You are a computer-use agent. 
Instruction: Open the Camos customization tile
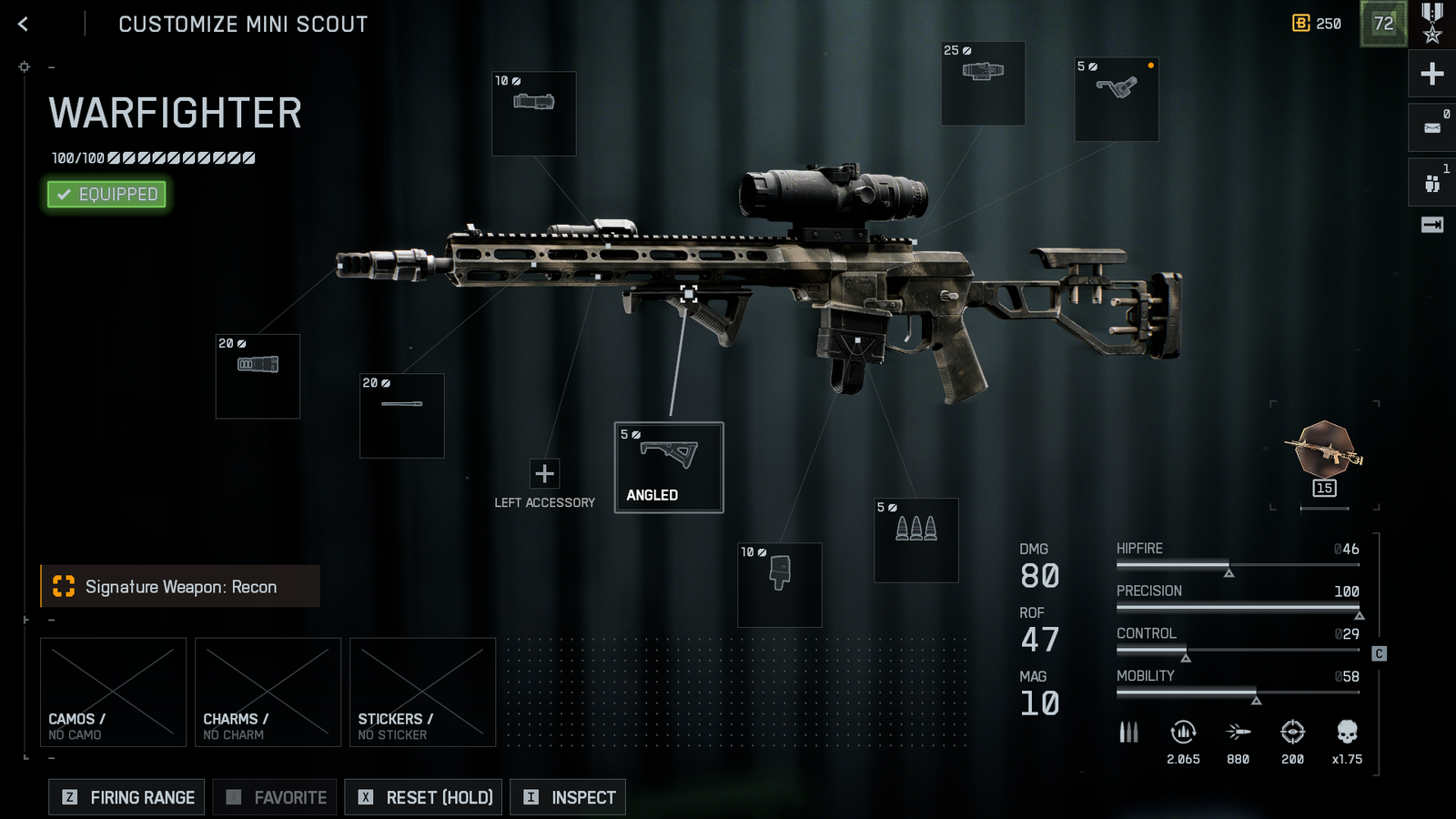tap(114, 692)
